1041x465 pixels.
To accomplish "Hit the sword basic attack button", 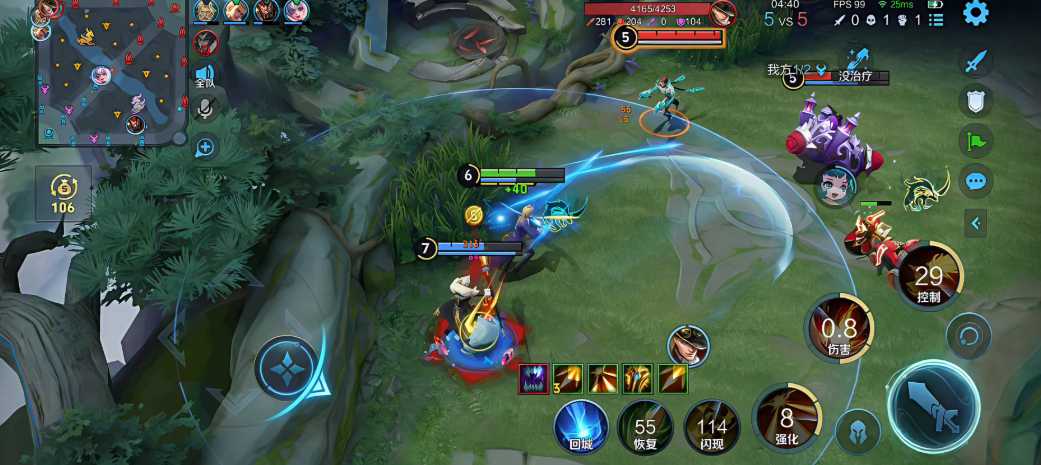I will [x=933, y=407].
